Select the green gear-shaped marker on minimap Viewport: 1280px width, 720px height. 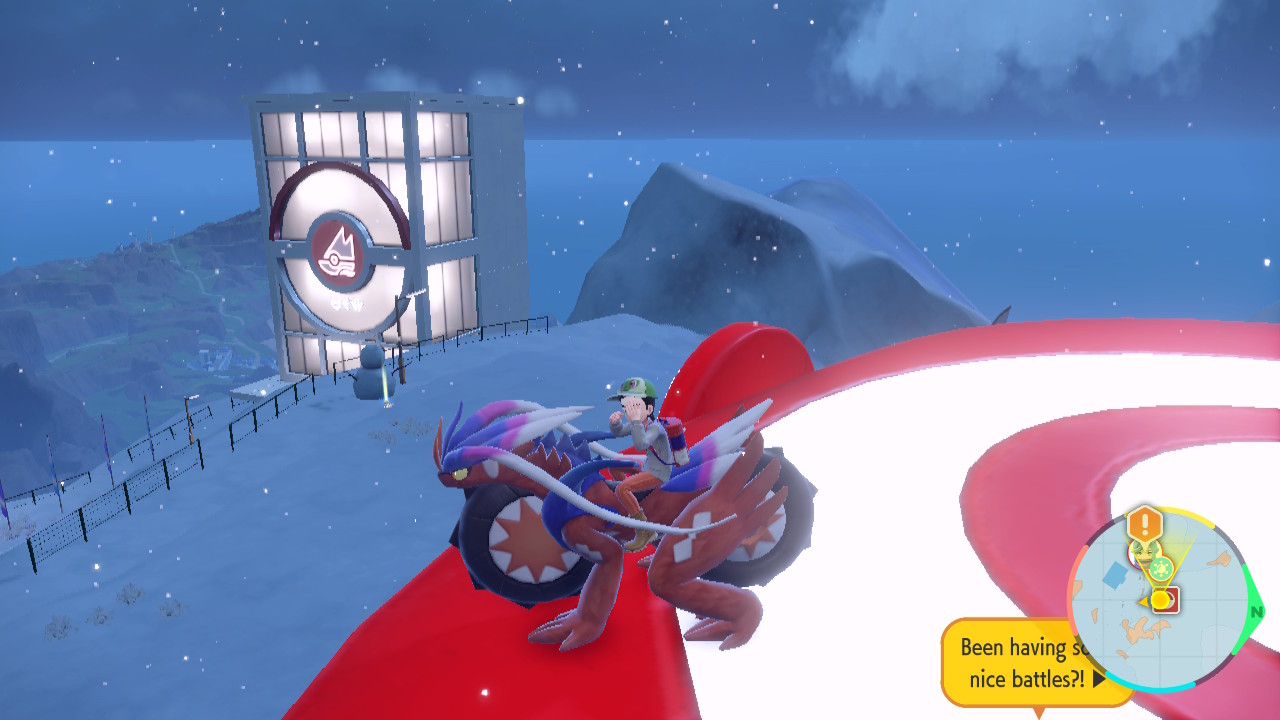coord(1160,569)
